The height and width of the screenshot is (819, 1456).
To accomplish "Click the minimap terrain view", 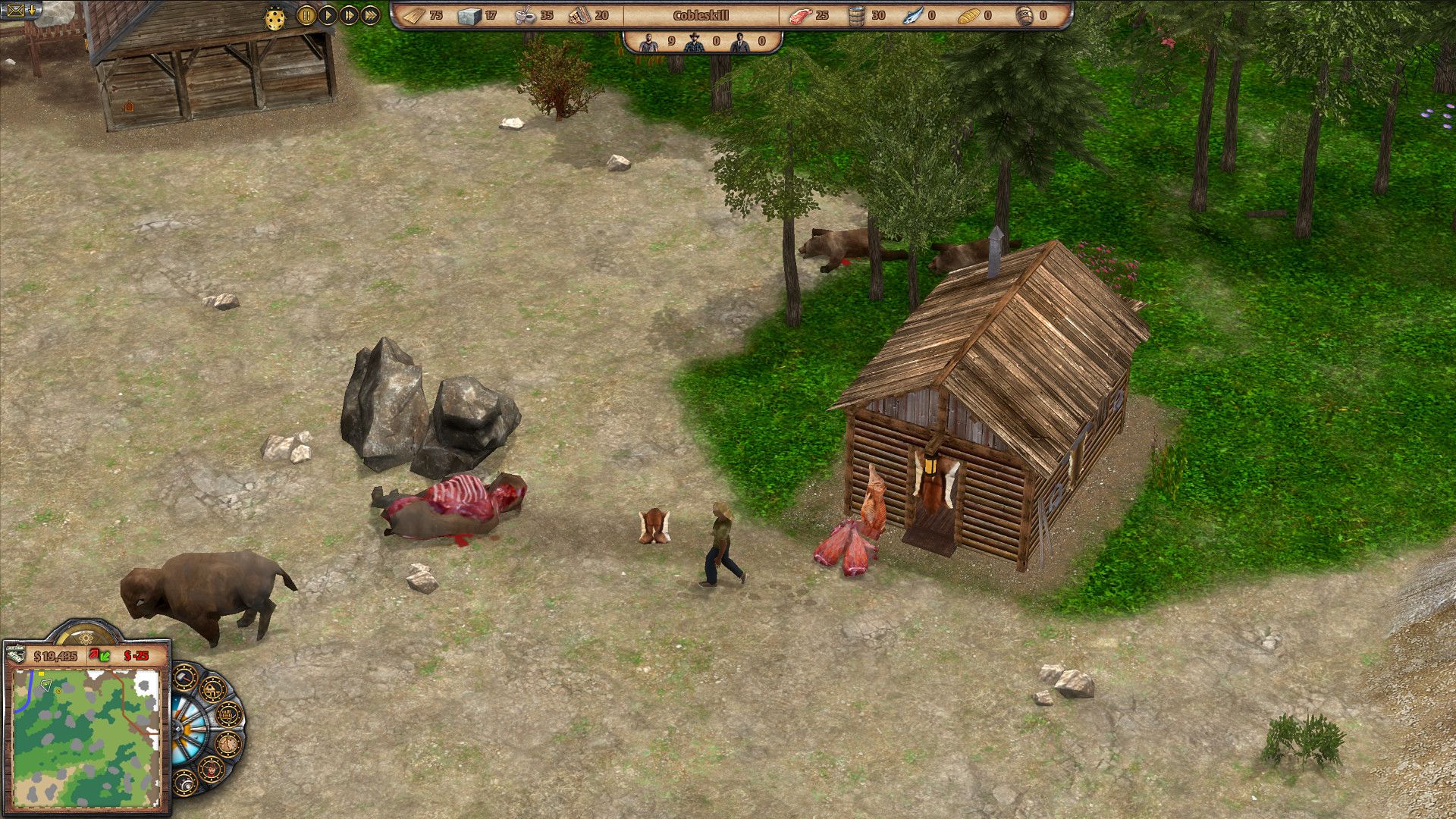I will (86, 738).
